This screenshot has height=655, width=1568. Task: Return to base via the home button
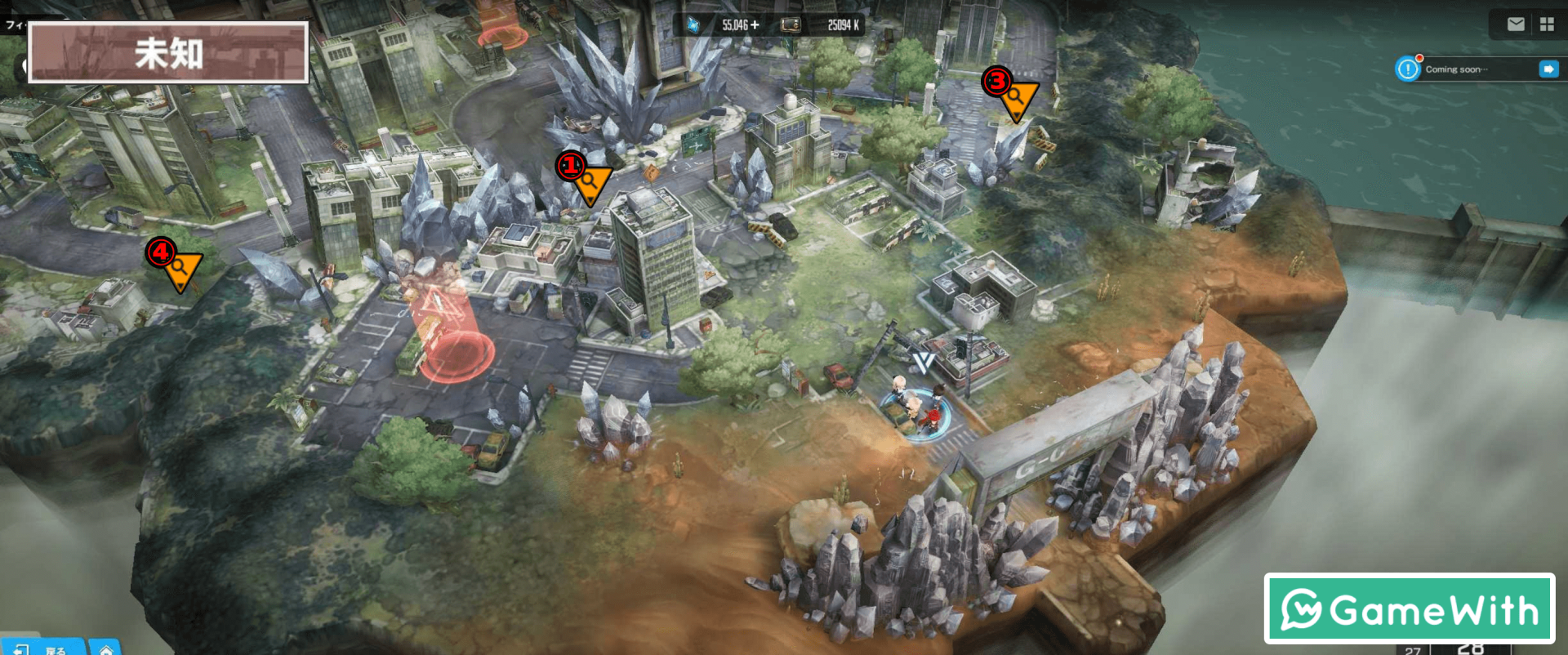105,648
